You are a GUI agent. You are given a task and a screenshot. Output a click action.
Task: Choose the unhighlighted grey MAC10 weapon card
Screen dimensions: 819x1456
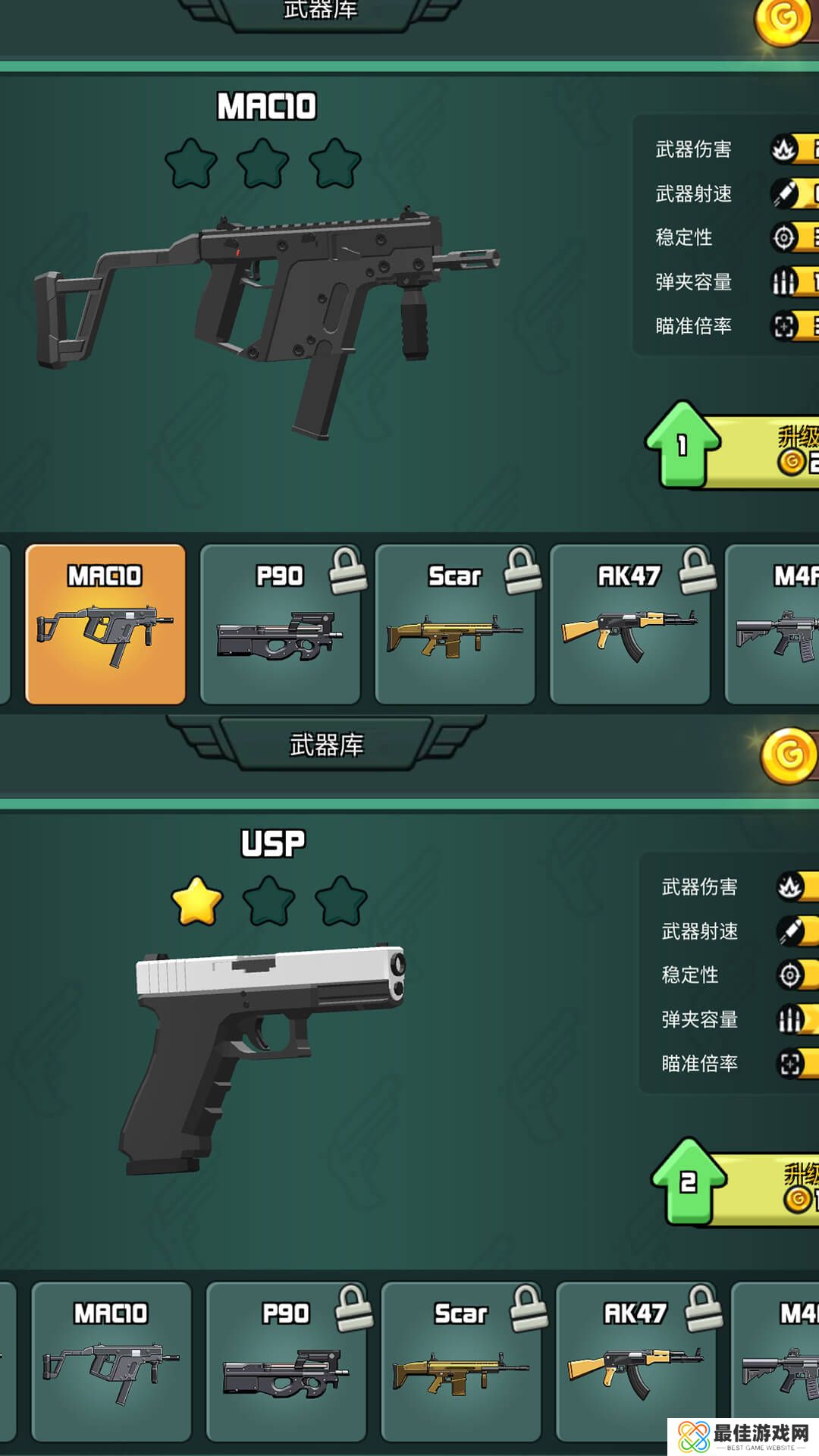point(111,1361)
